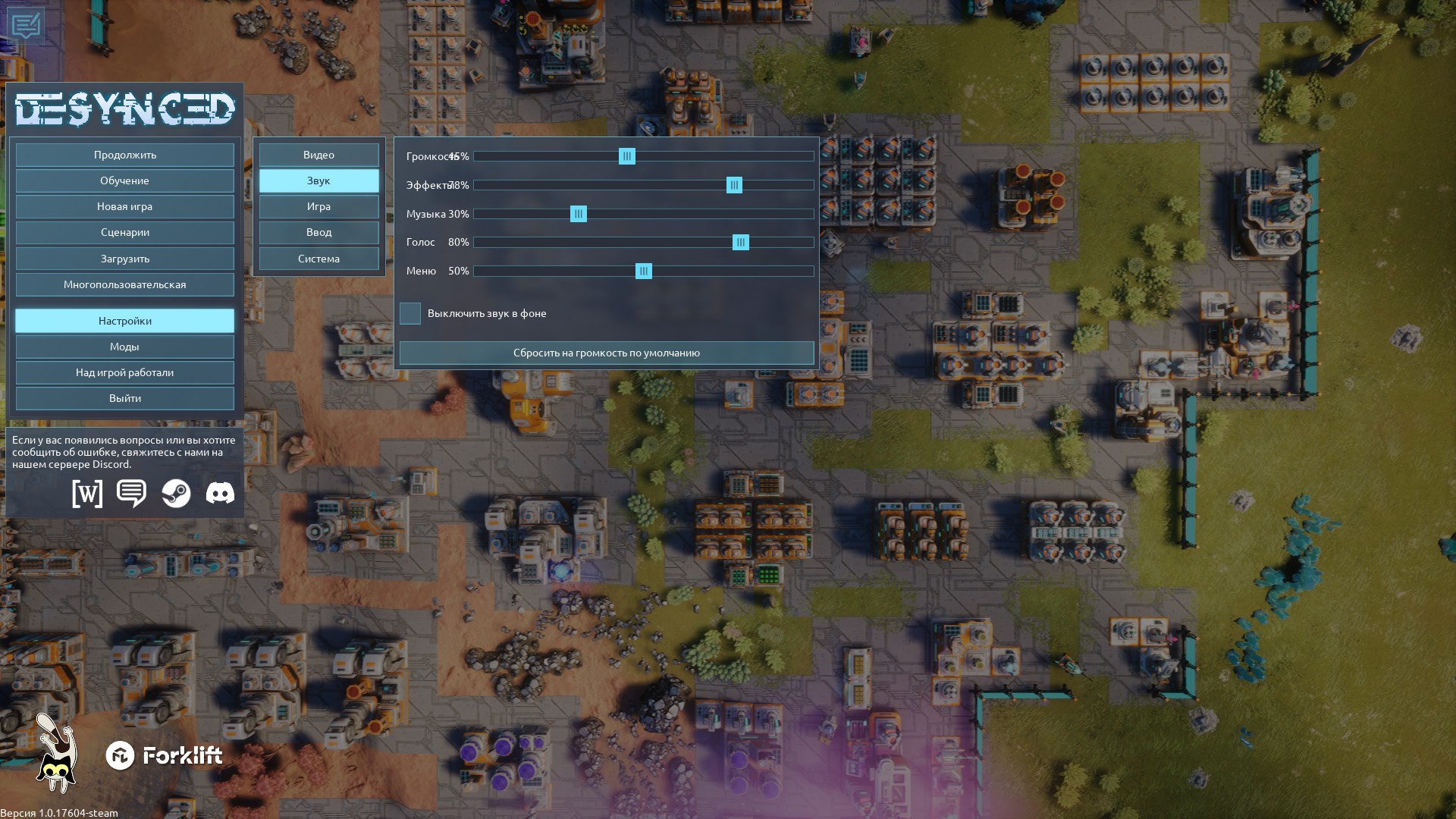This screenshot has width=1456, height=819.
Task: Click Сбросить на громкость по умолчанию
Action: (607, 353)
